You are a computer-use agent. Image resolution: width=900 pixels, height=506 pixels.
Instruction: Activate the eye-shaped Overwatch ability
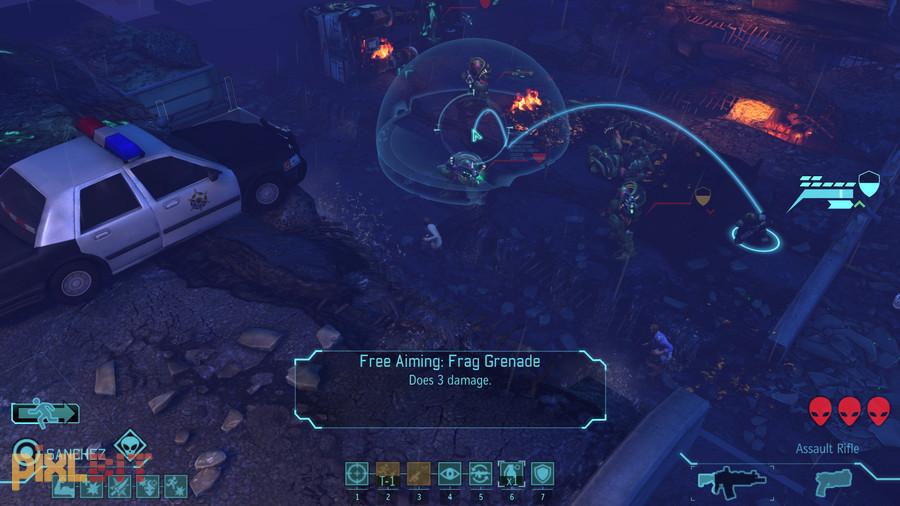pyautogui.click(x=449, y=472)
